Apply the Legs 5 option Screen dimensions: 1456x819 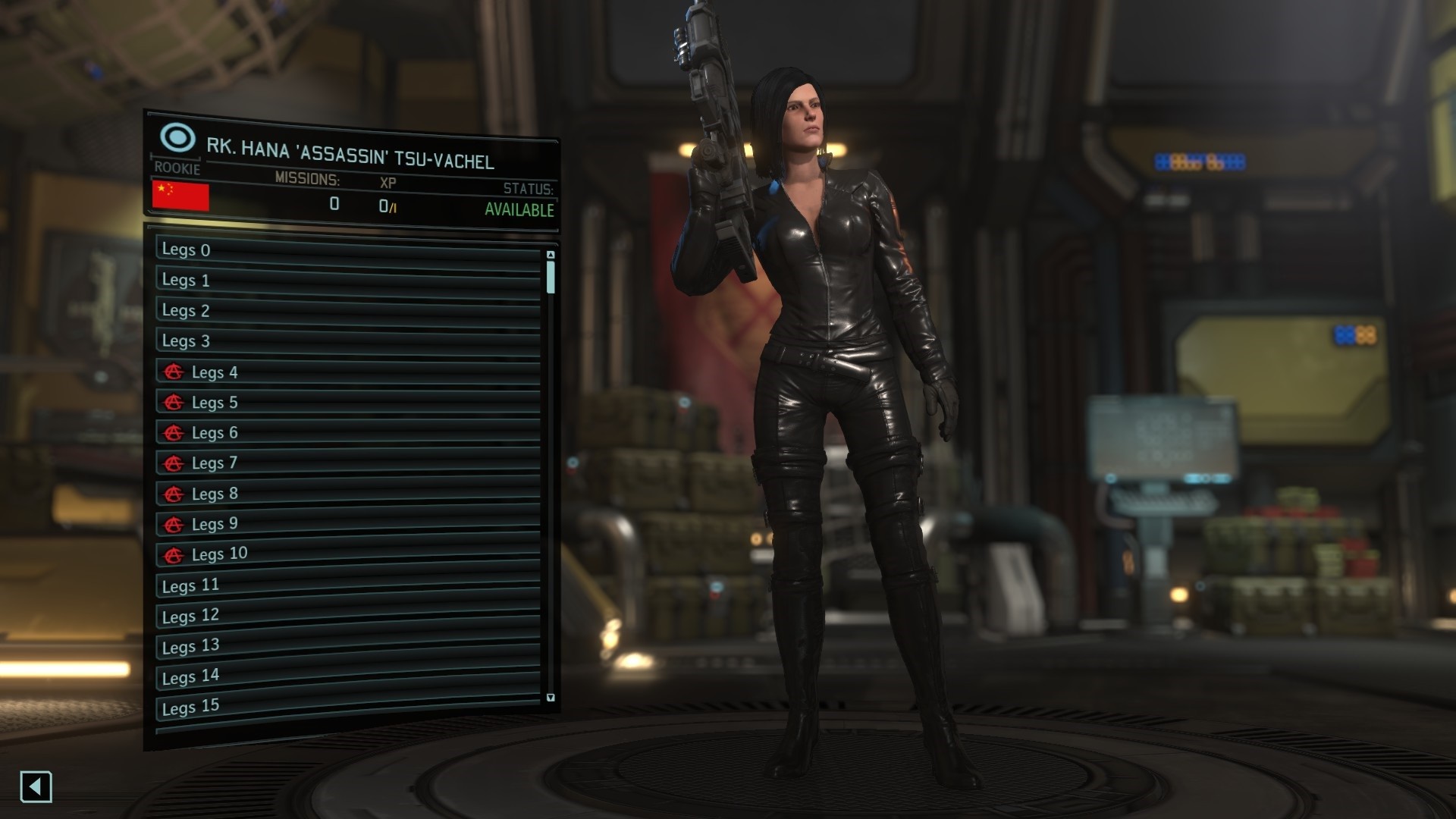pos(347,403)
